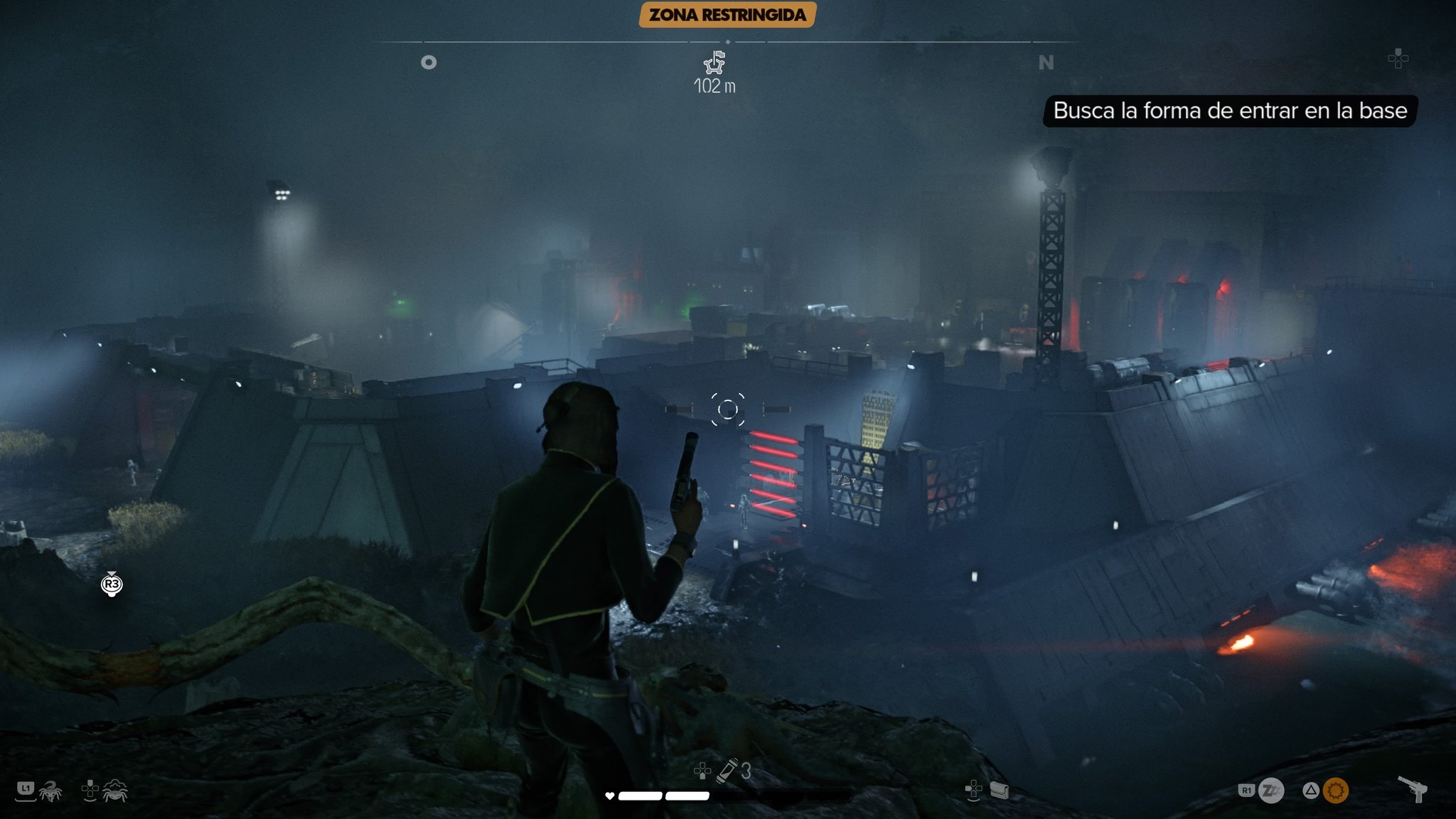The width and height of the screenshot is (1456, 819).
Task: Switch to the orange blaster module icon
Action: 1335,791
